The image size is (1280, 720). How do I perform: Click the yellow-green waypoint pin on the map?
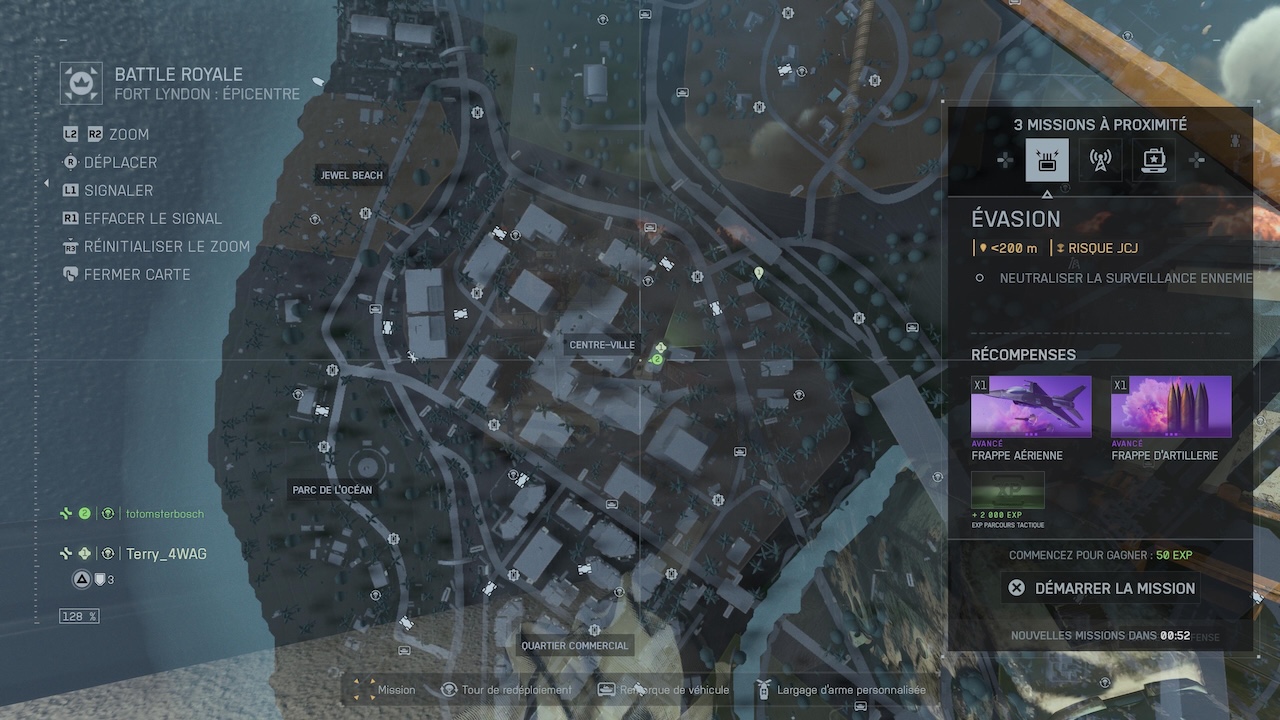tap(759, 272)
